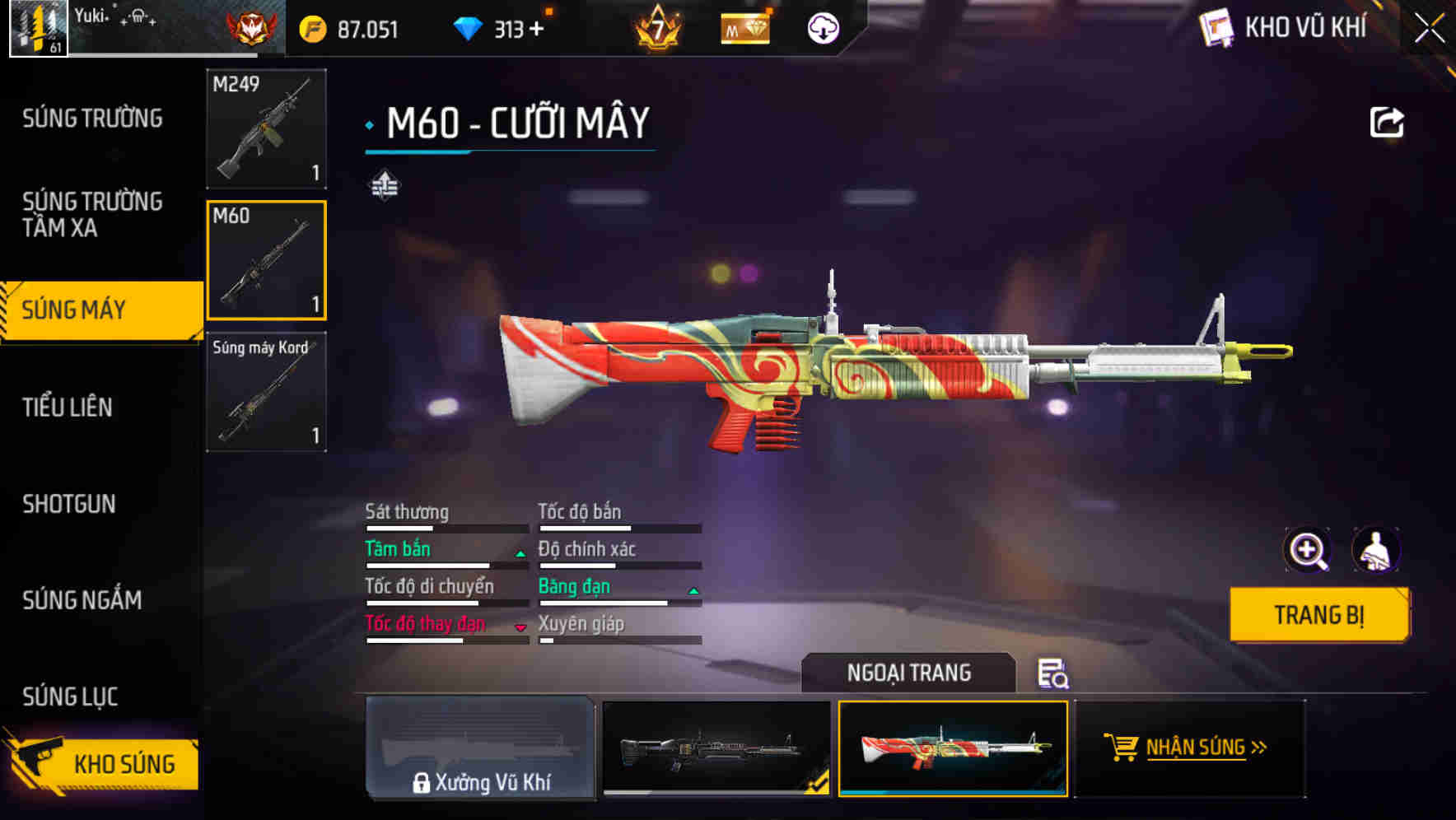Select the Súng Lục category
Image resolution: width=1456 pixels, height=820 pixels.
tap(70, 697)
